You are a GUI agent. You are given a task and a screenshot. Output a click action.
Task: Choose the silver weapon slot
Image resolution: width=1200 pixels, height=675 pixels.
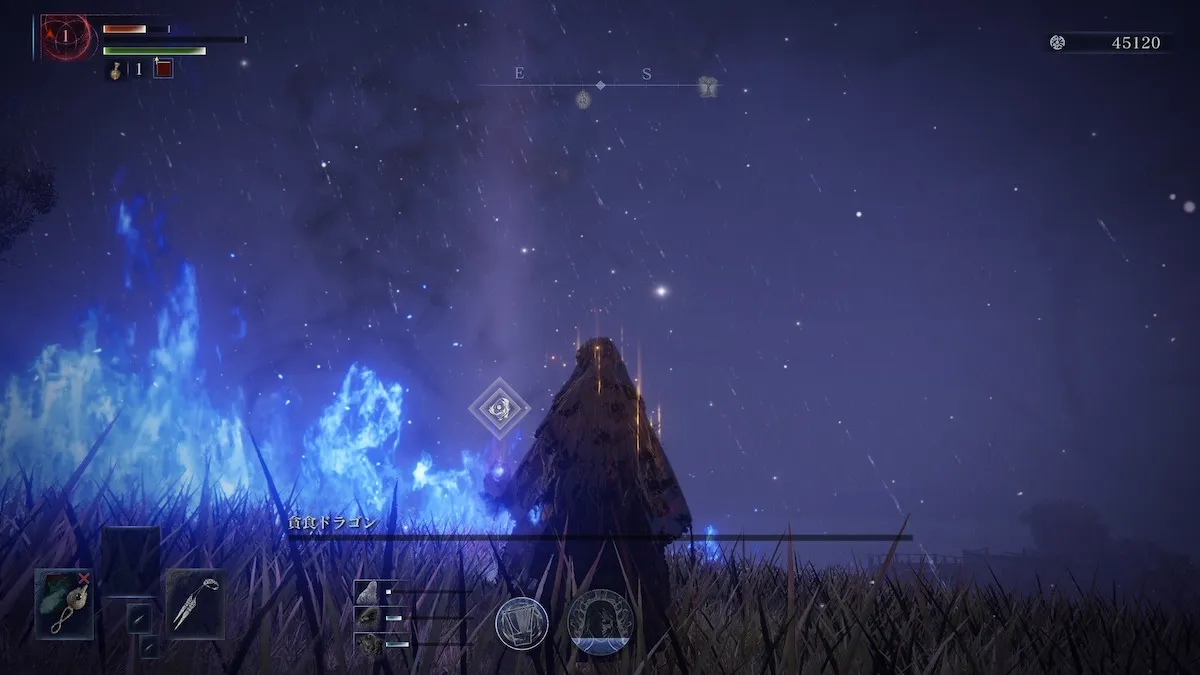[x=195, y=603]
